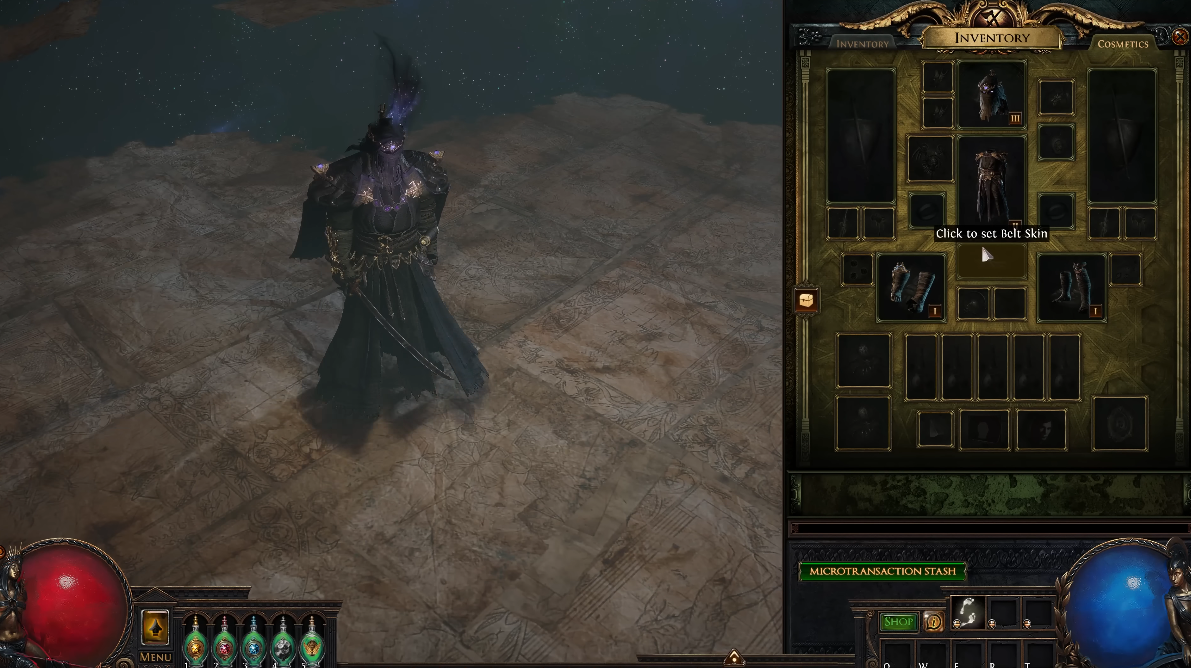Choose the gloves skin slot
Viewport: 1191px width, 668px height.
pyautogui.click(x=911, y=287)
